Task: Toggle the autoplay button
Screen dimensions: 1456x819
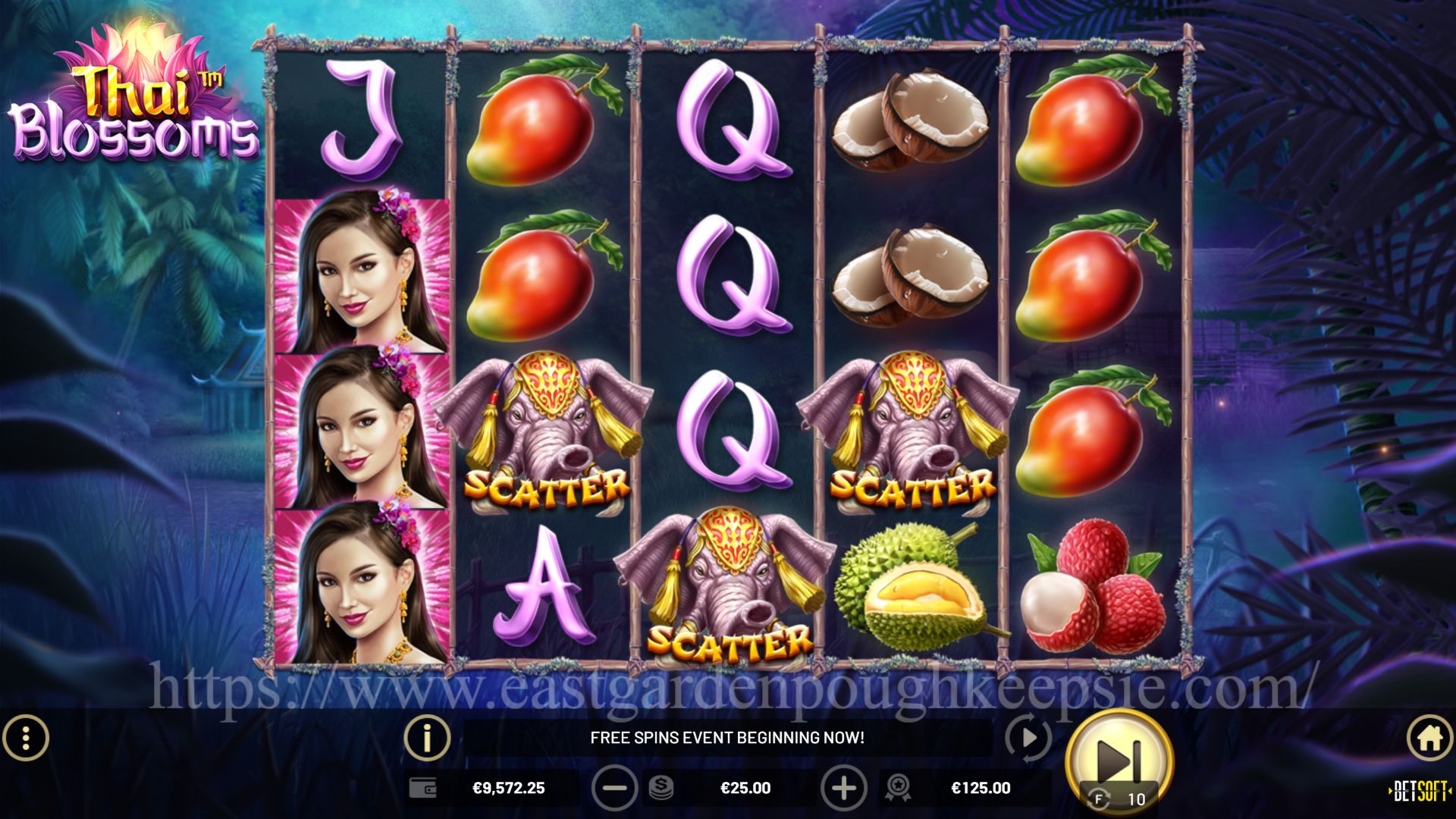Action: [x=1028, y=737]
